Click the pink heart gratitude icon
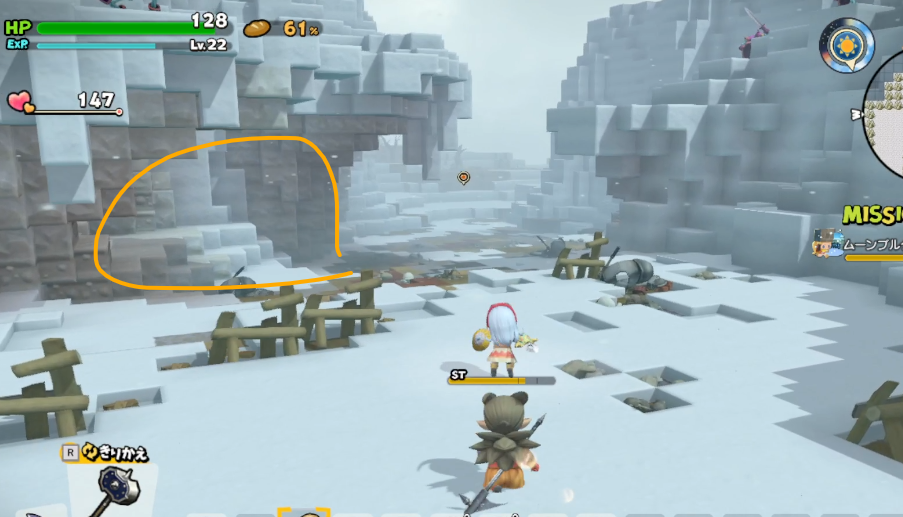 [x=20, y=101]
